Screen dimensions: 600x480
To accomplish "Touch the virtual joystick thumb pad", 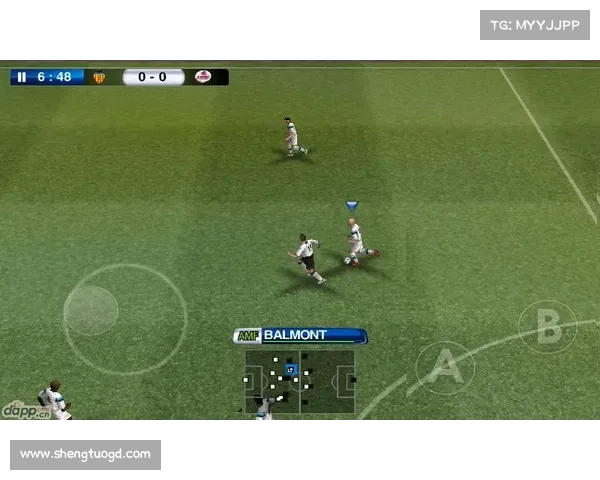I will pos(91,310).
